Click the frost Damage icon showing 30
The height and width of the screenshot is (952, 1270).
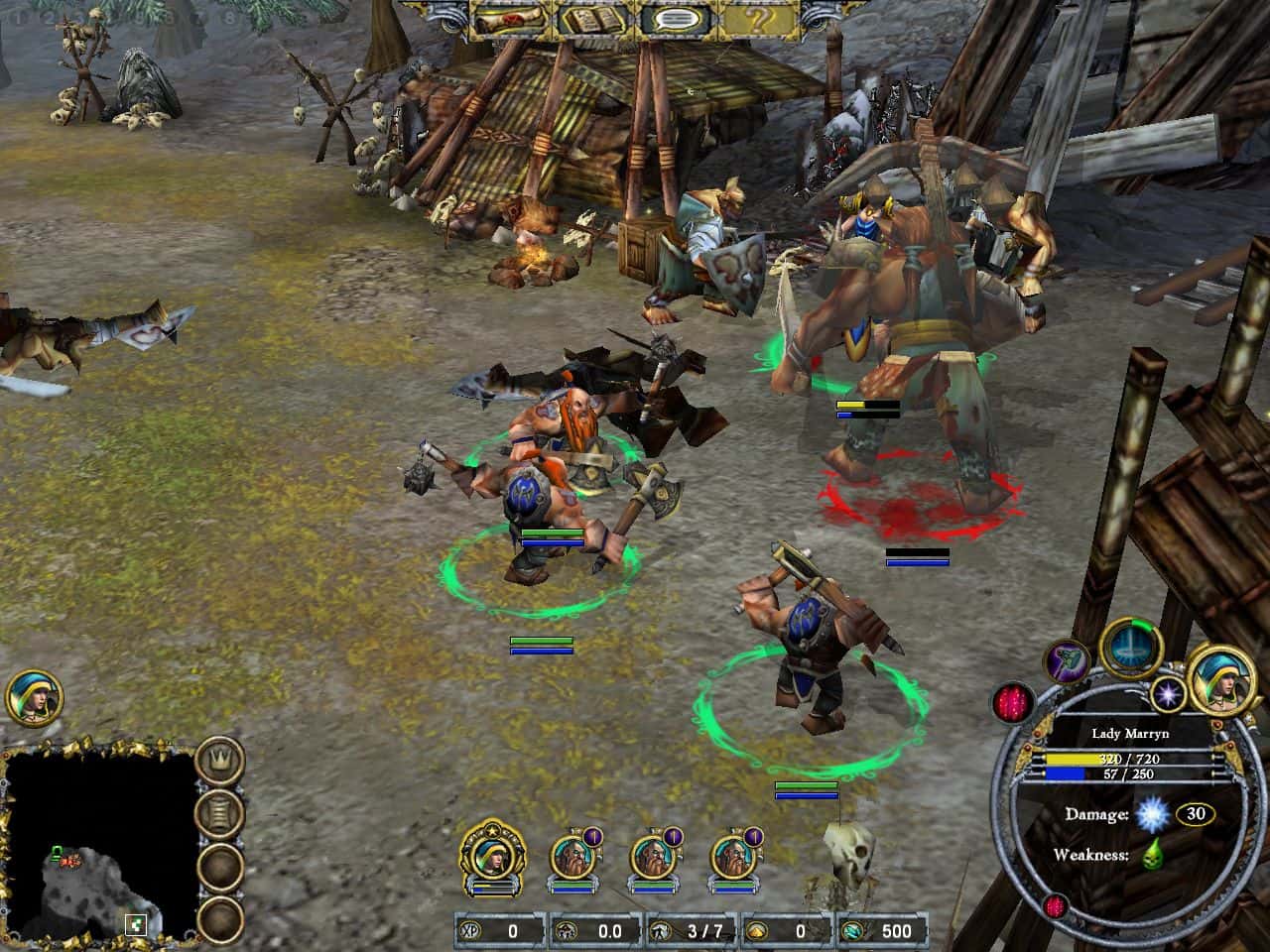(1151, 813)
